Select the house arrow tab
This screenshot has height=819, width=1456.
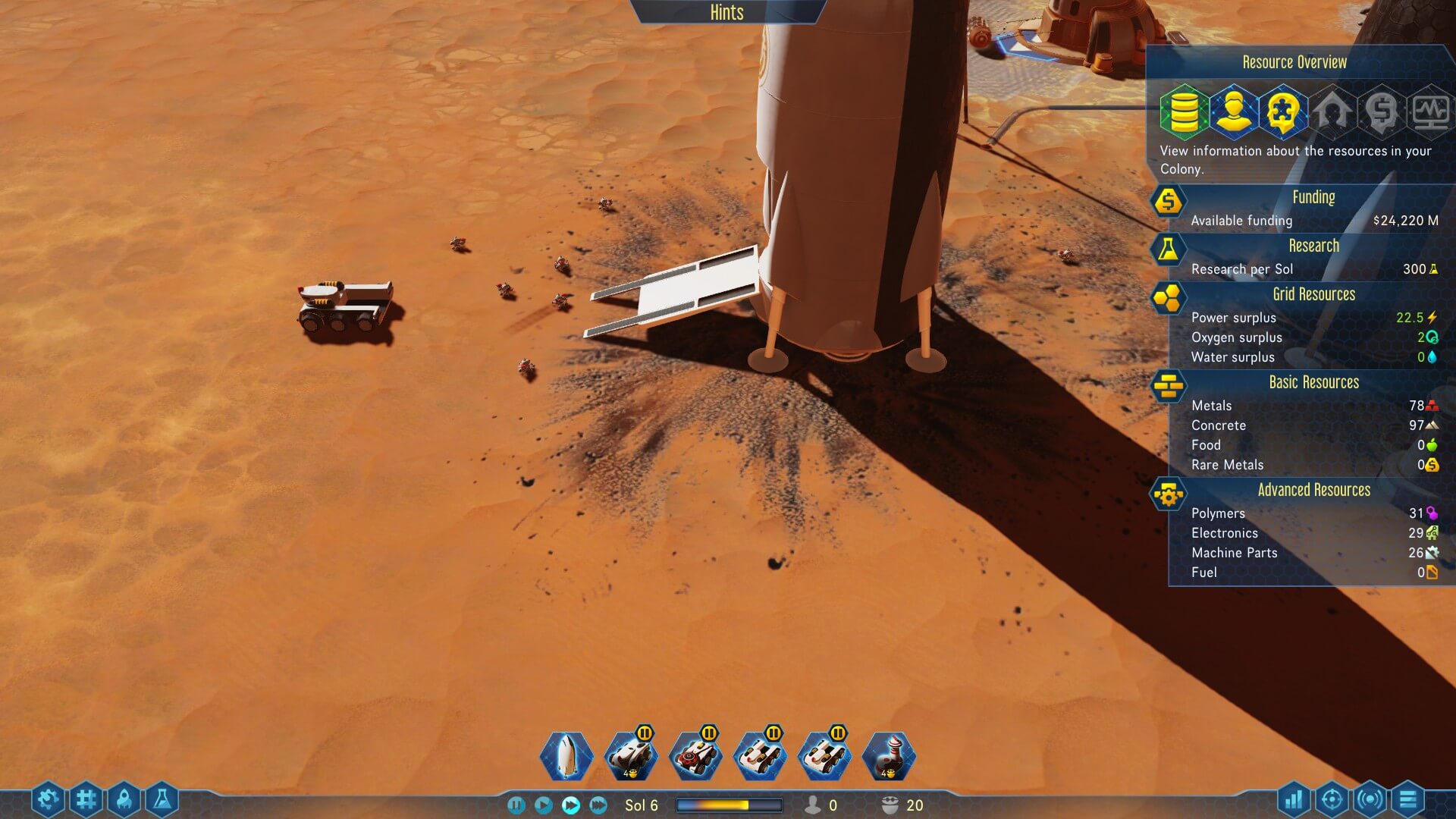(x=1332, y=111)
